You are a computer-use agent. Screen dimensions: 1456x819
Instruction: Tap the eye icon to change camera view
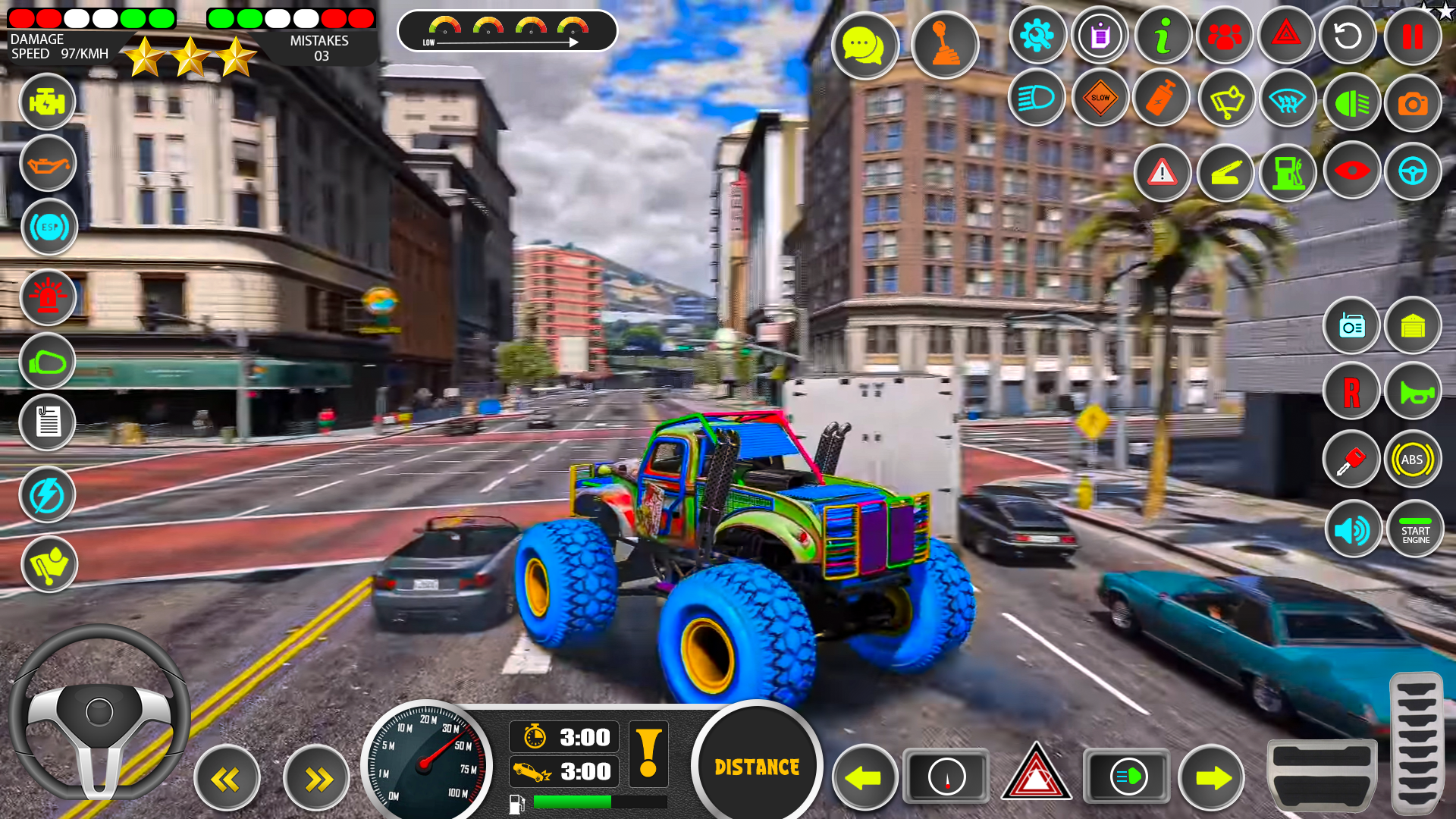(x=1351, y=172)
